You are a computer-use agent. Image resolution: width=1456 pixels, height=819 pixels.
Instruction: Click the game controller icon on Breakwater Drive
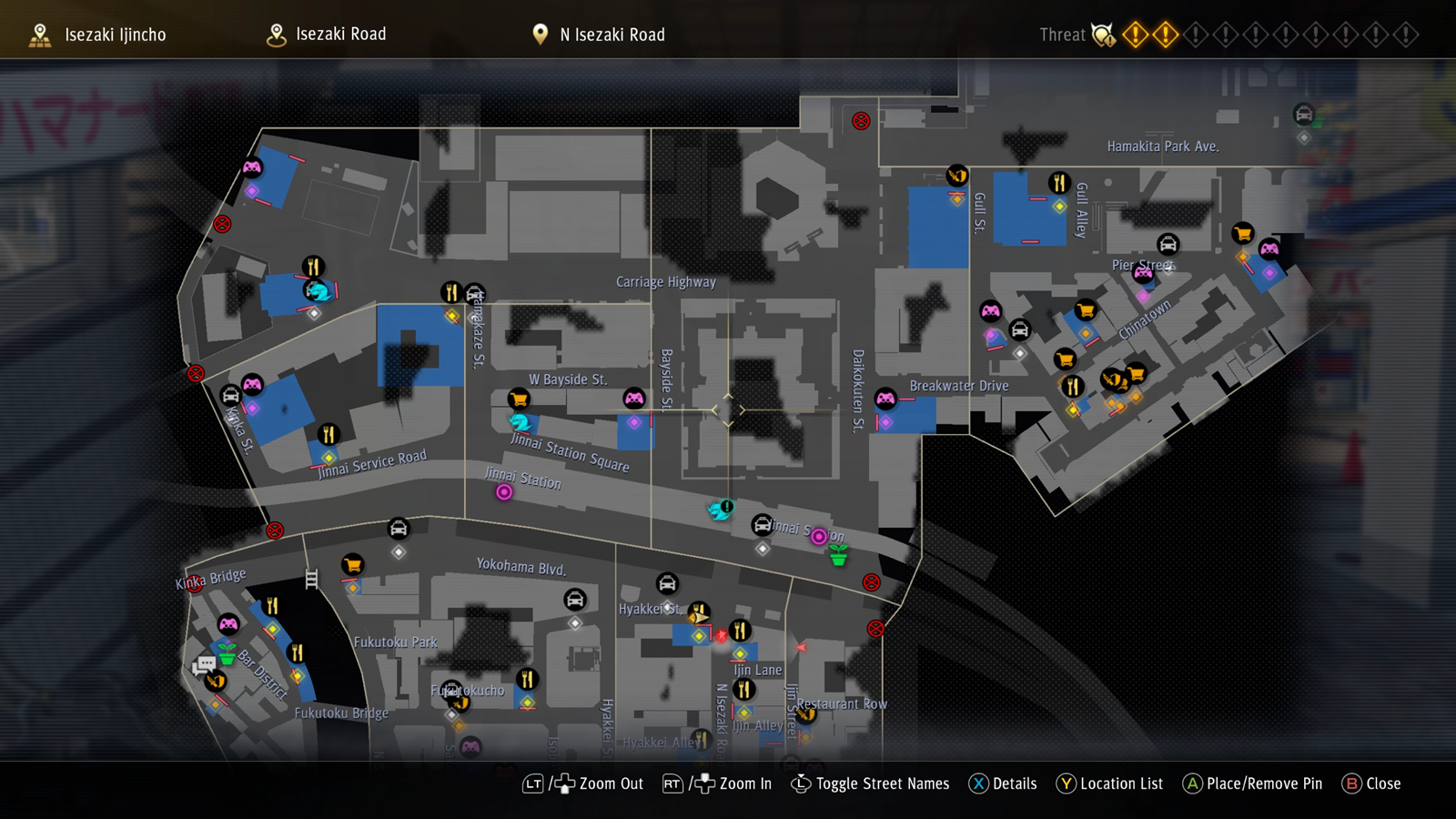[x=885, y=399]
